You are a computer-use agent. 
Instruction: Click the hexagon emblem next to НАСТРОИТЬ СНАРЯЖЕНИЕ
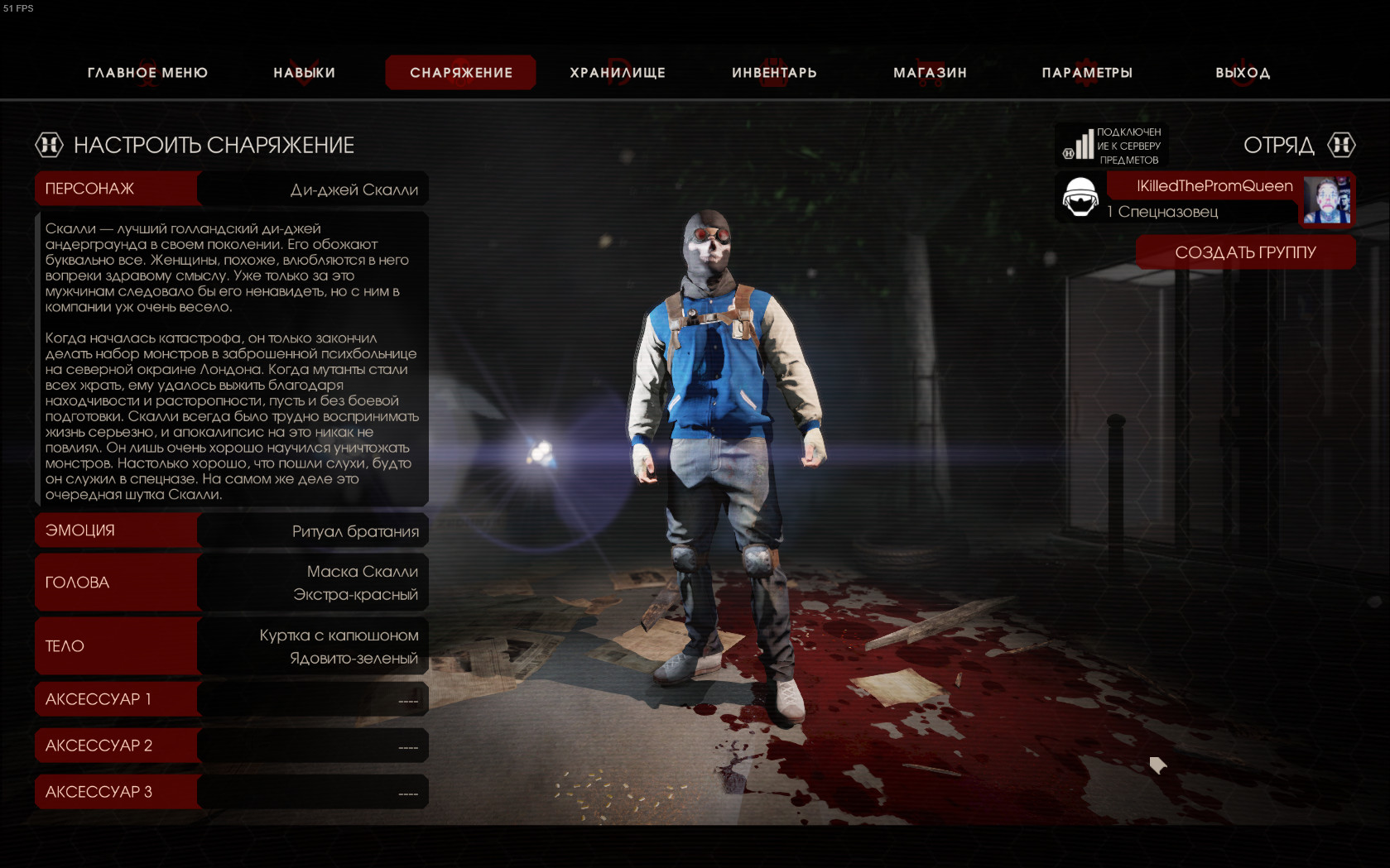pyautogui.click(x=49, y=145)
